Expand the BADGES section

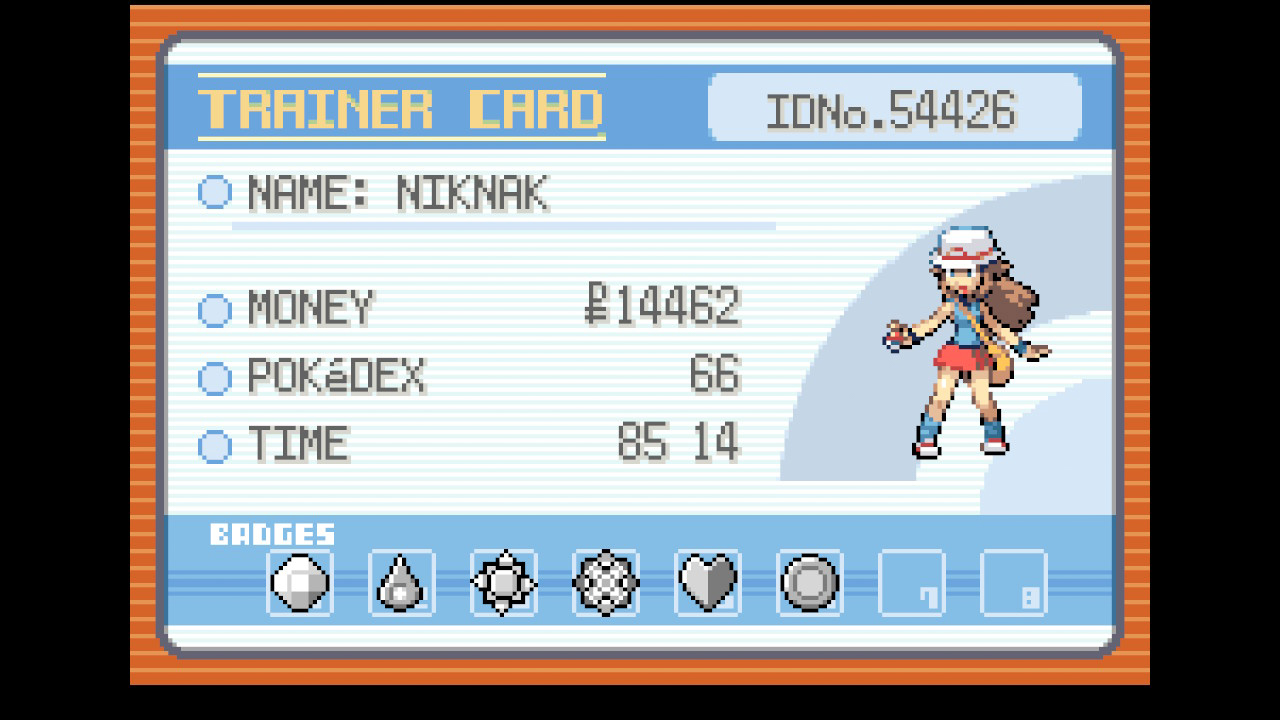[274, 534]
